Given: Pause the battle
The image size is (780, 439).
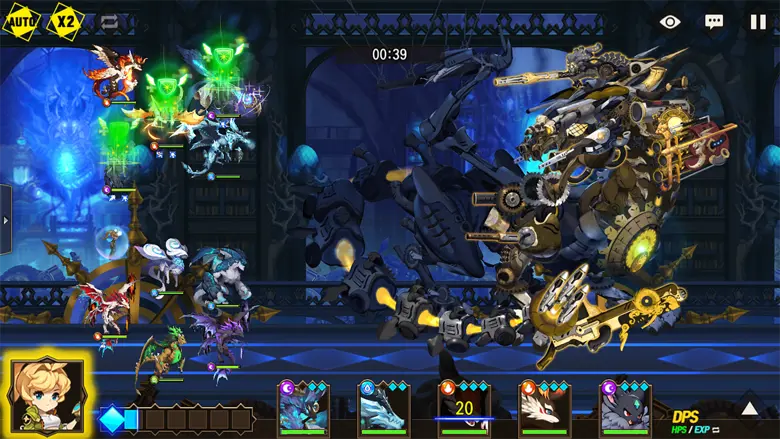Looking at the screenshot, I should pyautogui.click(x=758, y=21).
